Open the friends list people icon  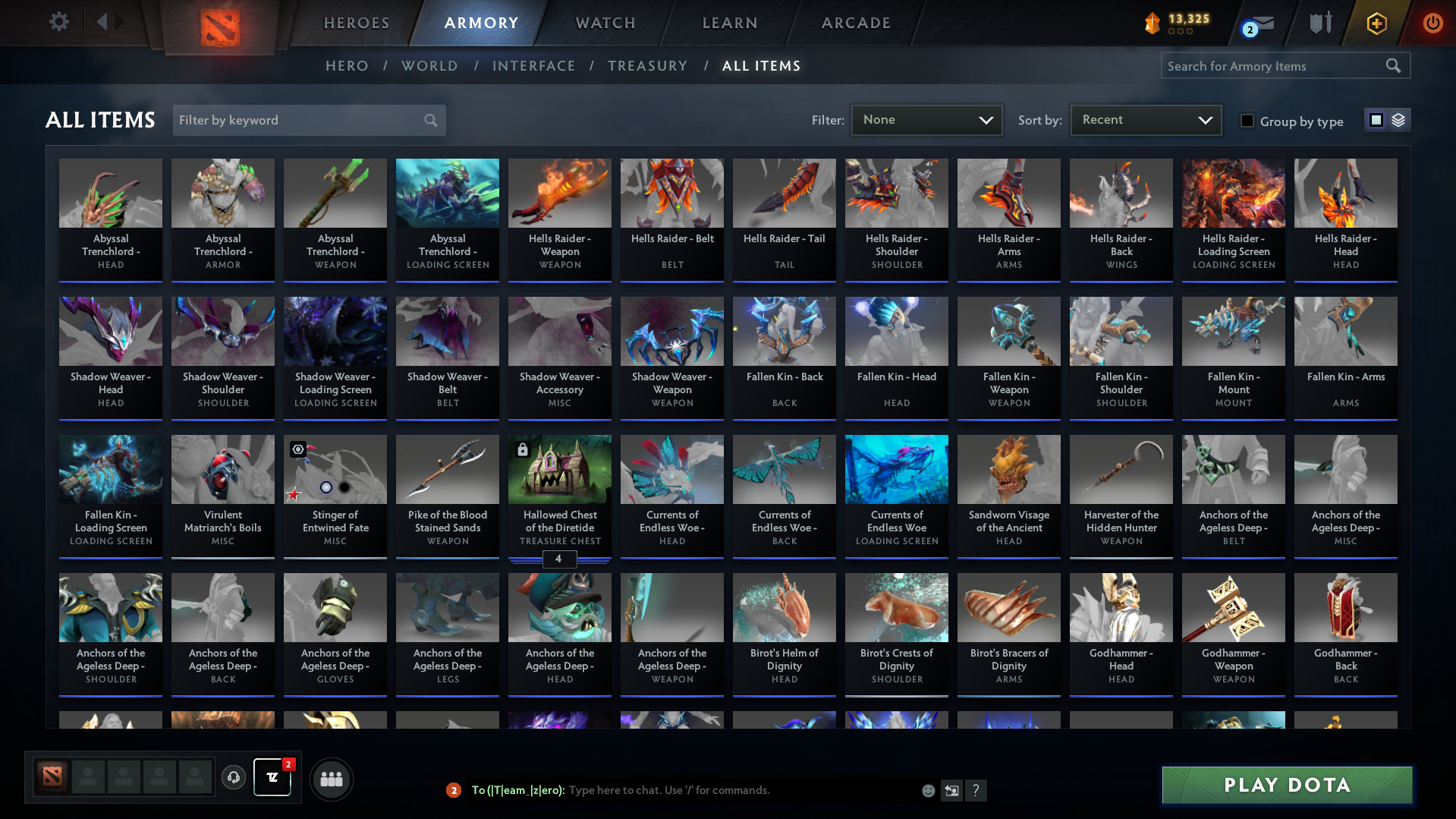coord(331,778)
